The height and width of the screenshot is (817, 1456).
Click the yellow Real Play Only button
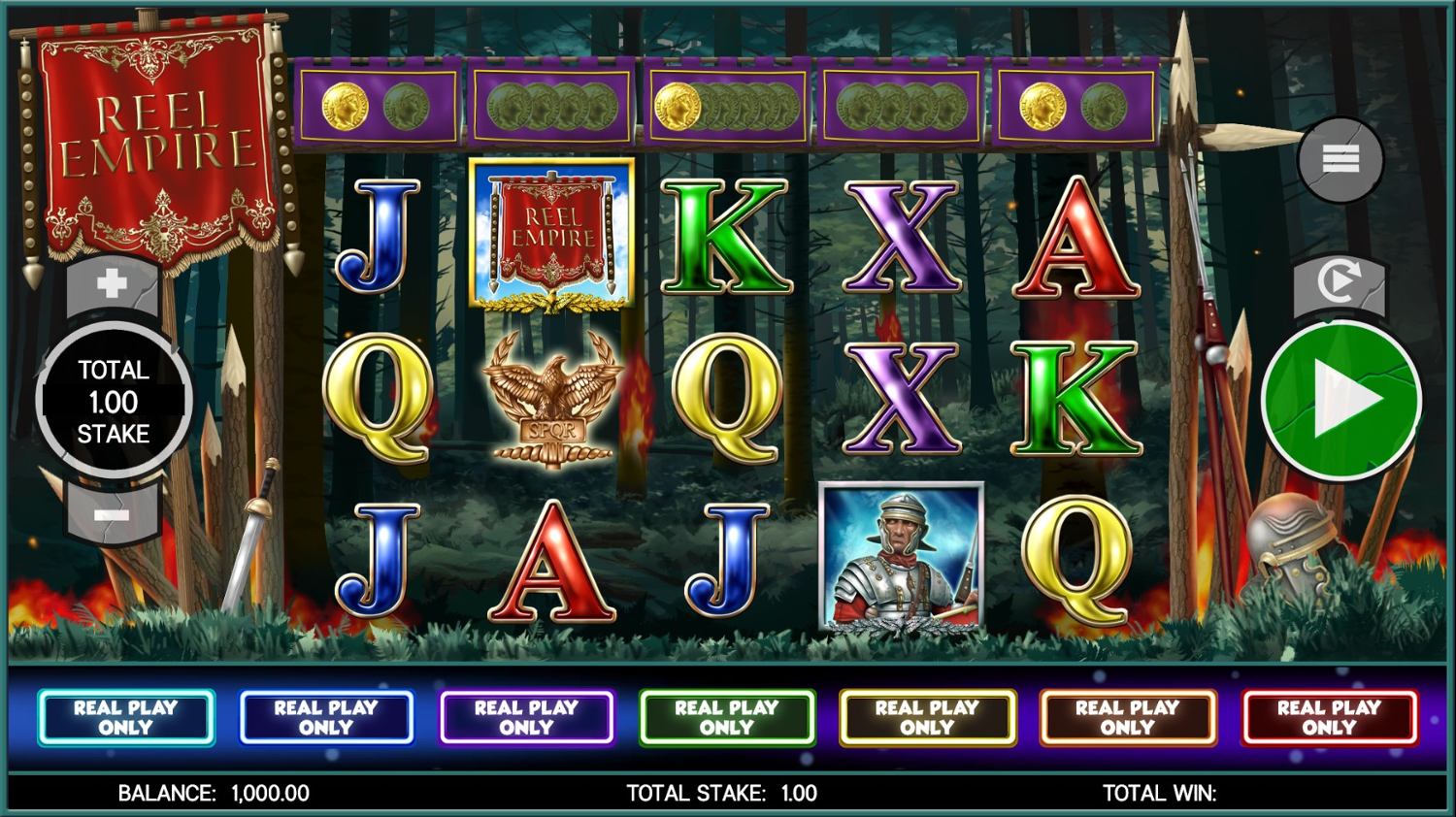pyautogui.click(x=927, y=718)
